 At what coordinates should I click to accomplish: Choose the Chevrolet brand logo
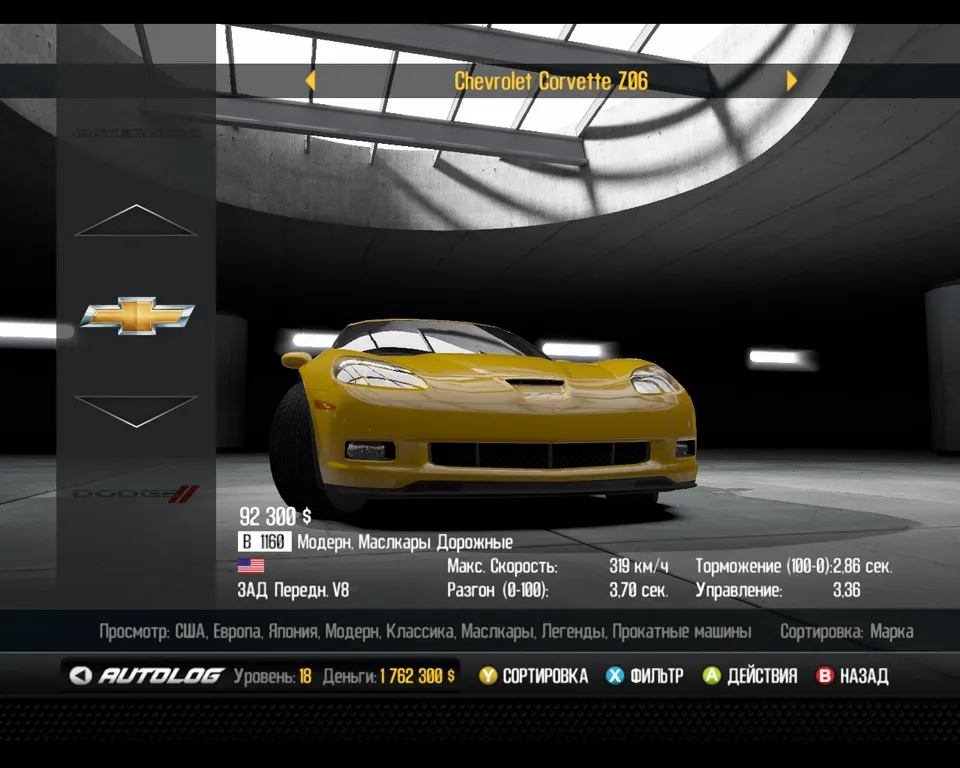(137, 315)
